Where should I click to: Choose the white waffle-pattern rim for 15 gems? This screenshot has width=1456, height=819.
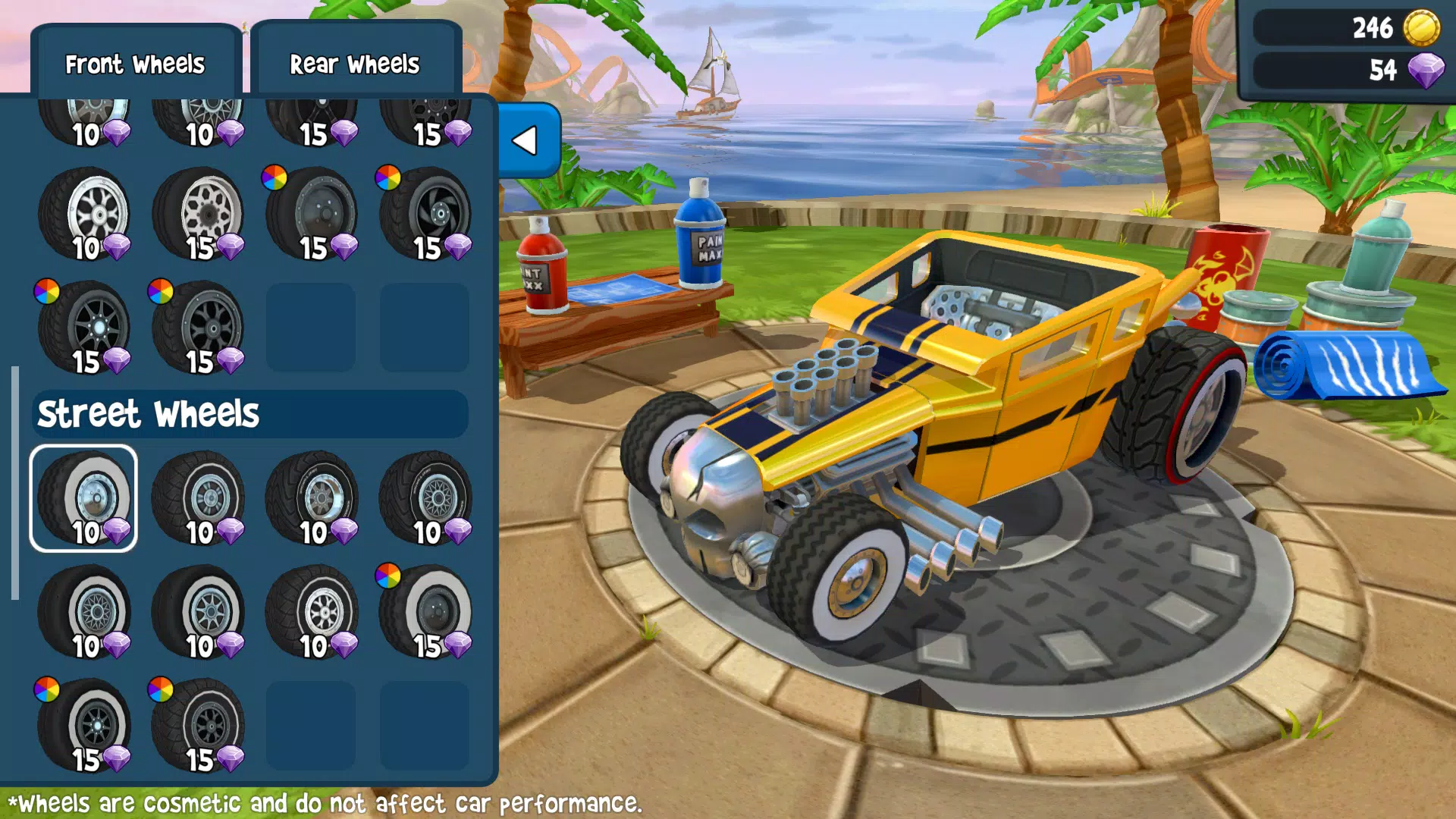(199, 216)
